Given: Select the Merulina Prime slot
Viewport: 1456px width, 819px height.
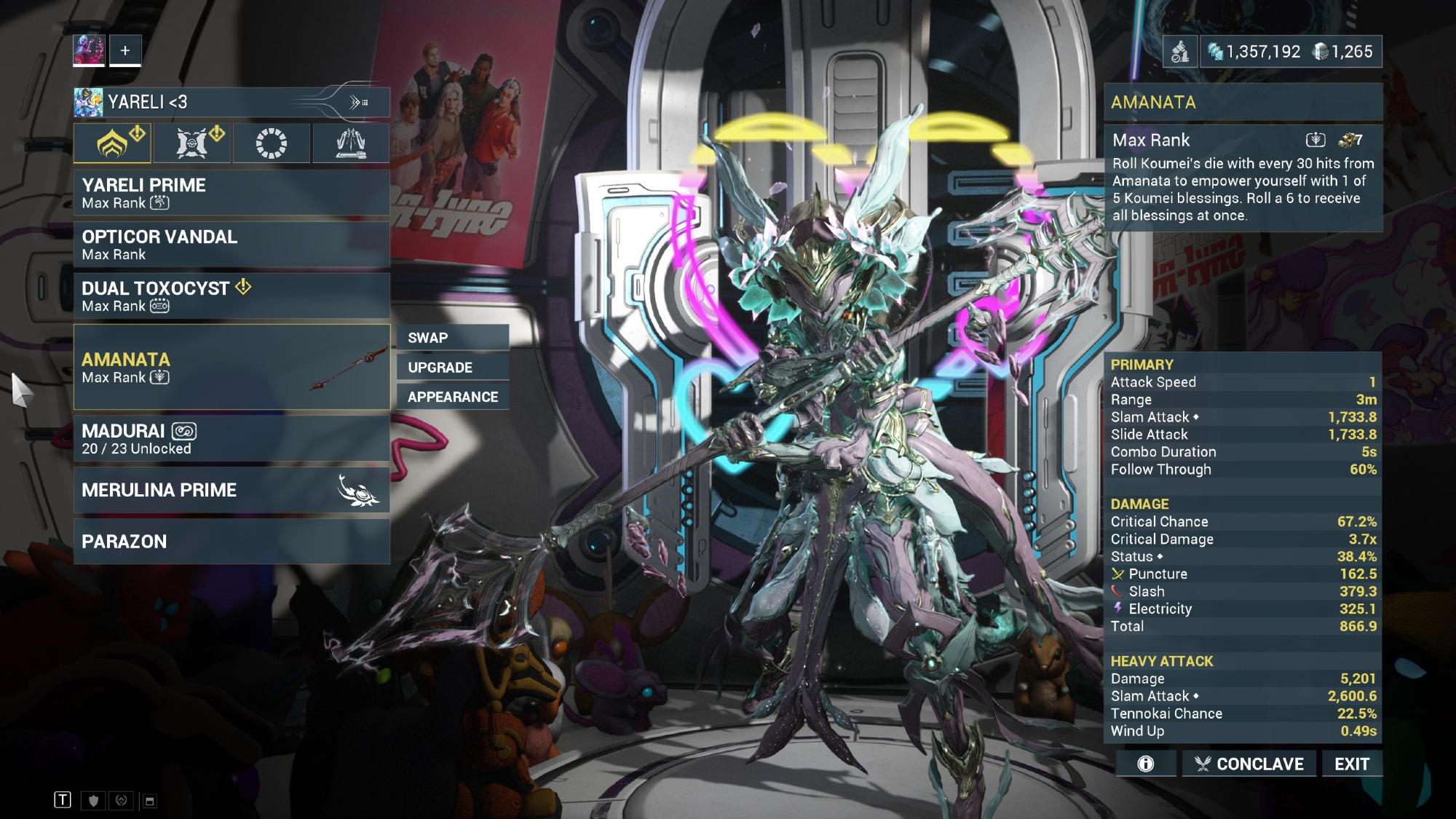Looking at the screenshot, I should 232,490.
